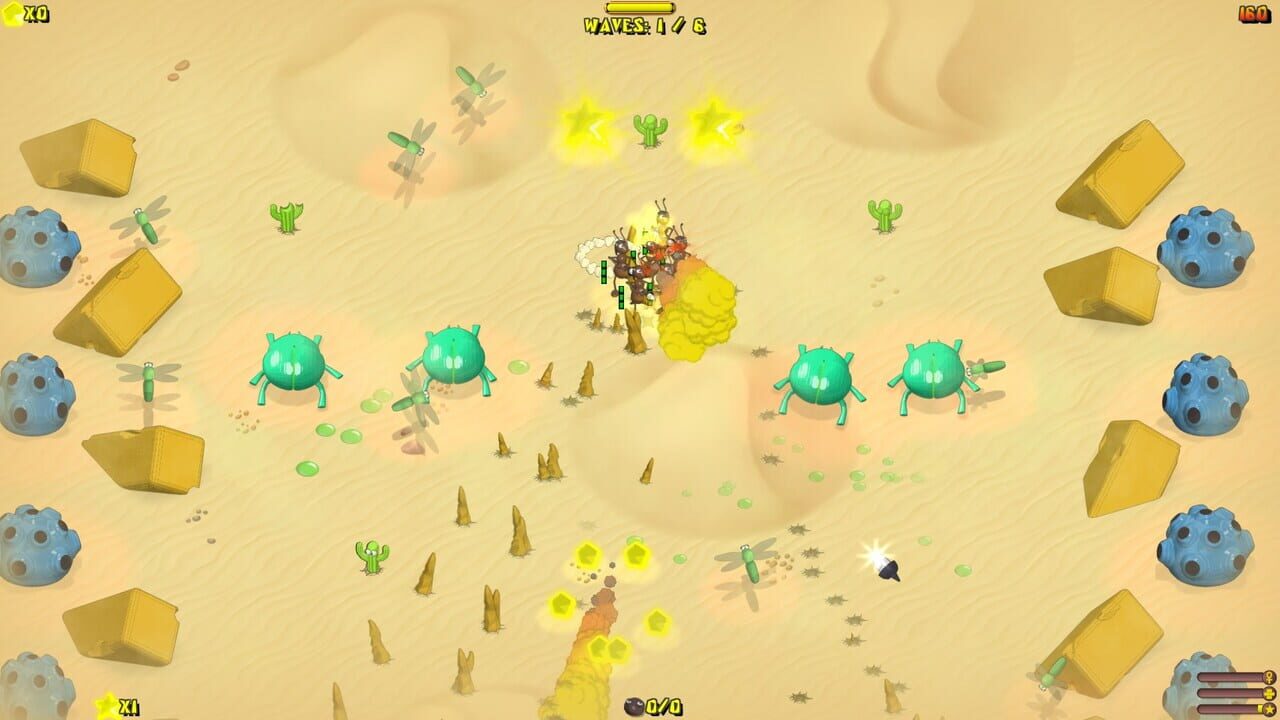Click the Venus symbol stat icon bottom-right
This screenshot has width=1280, height=720.
point(1268,677)
